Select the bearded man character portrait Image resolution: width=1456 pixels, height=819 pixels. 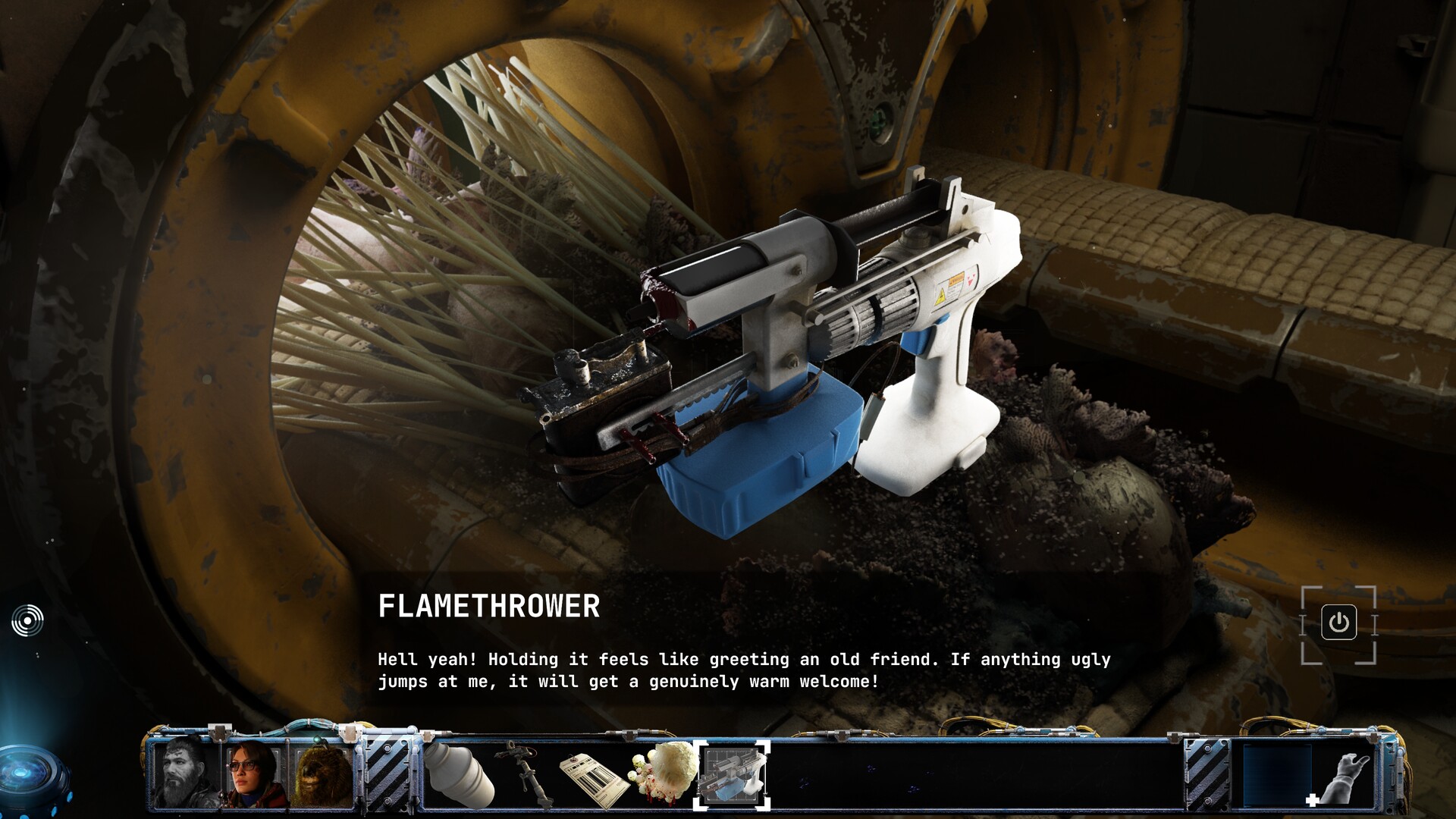[184, 772]
